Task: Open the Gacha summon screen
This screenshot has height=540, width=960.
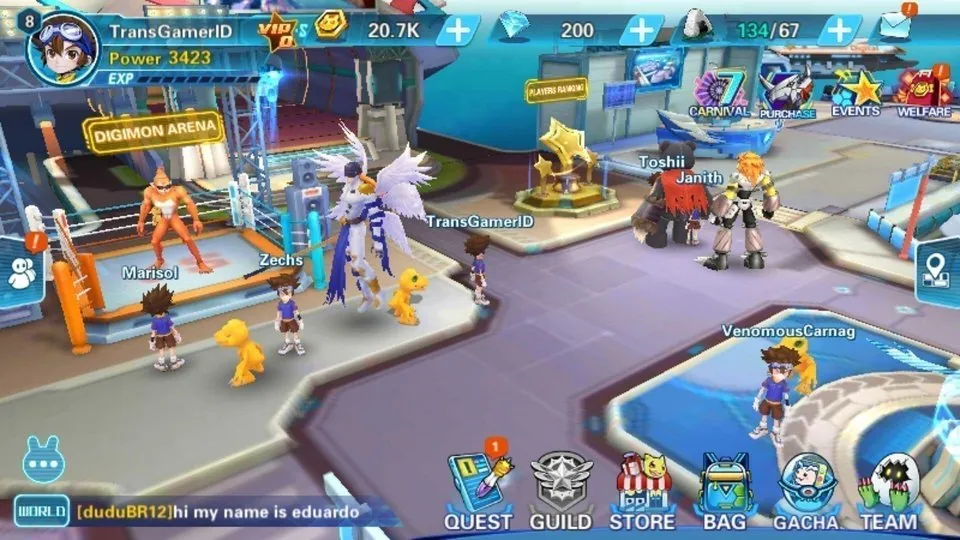Action: click(x=806, y=490)
